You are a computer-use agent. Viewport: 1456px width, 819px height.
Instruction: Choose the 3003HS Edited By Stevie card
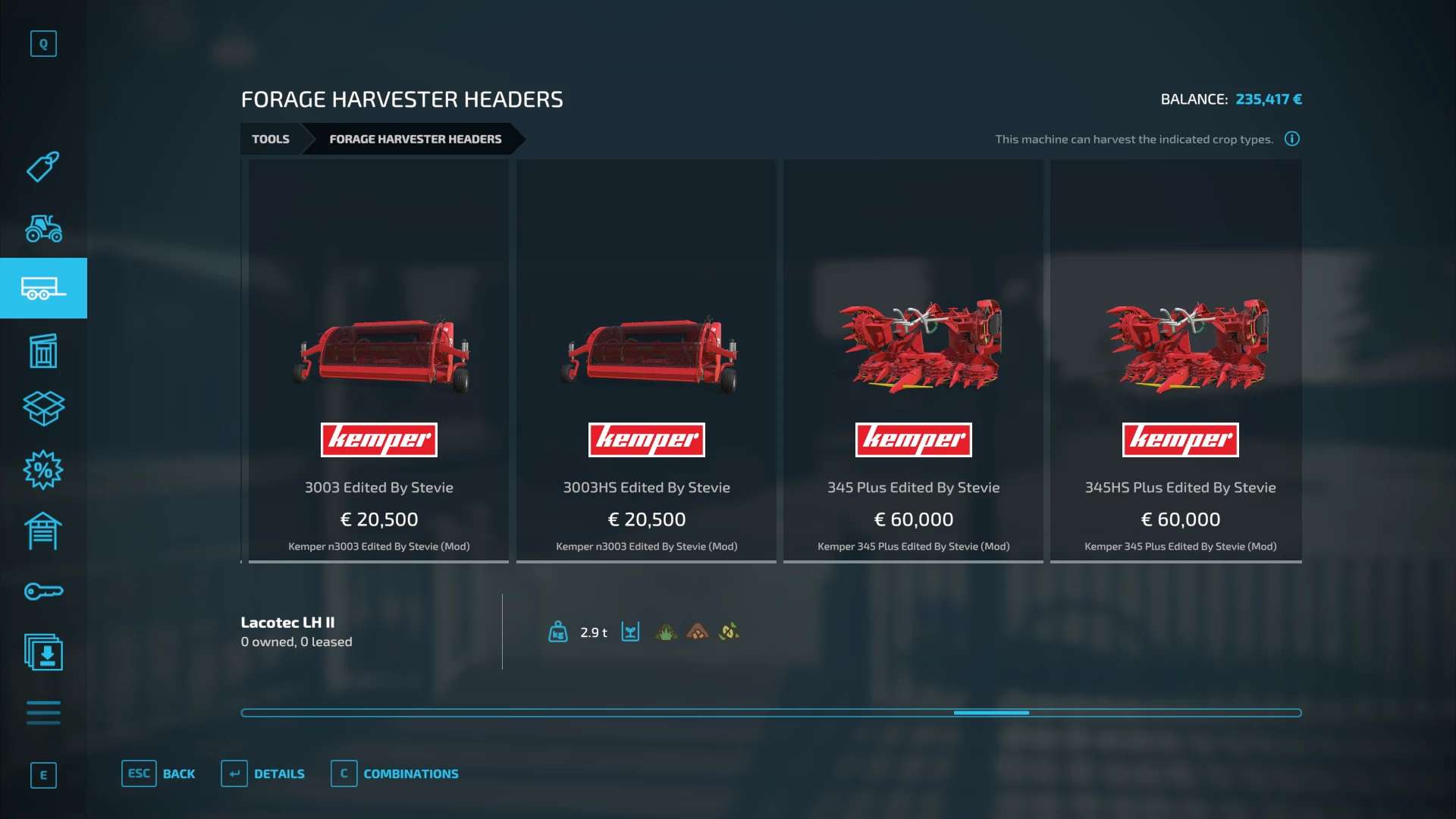(x=646, y=361)
